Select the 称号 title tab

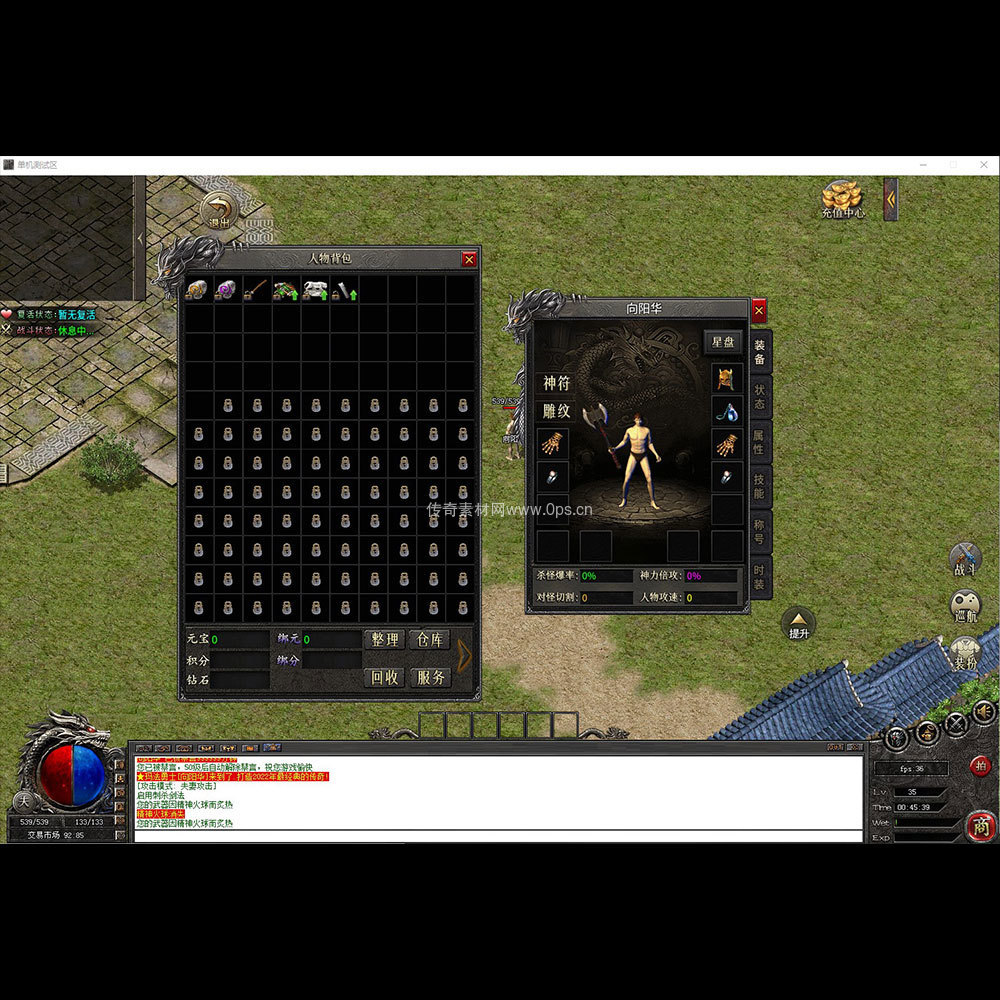[760, 530]
